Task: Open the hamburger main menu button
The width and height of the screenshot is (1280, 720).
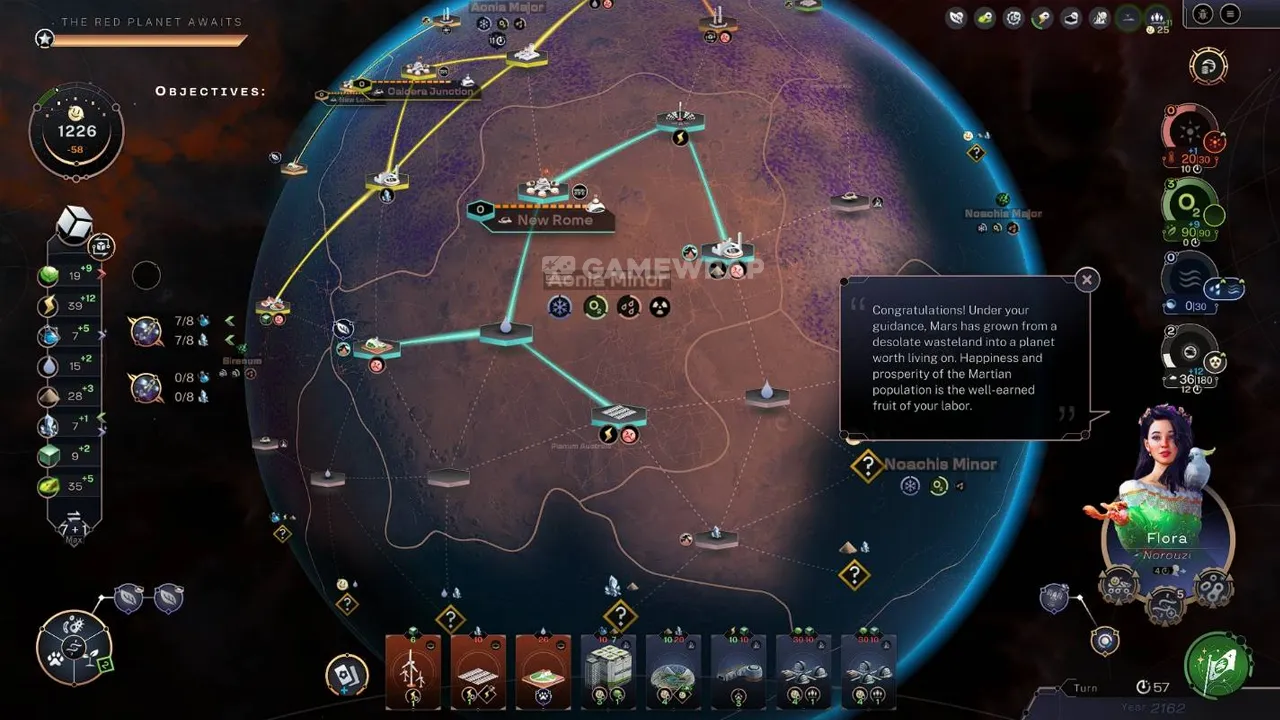Action: pyautogui.click(x=1230, y=14)
